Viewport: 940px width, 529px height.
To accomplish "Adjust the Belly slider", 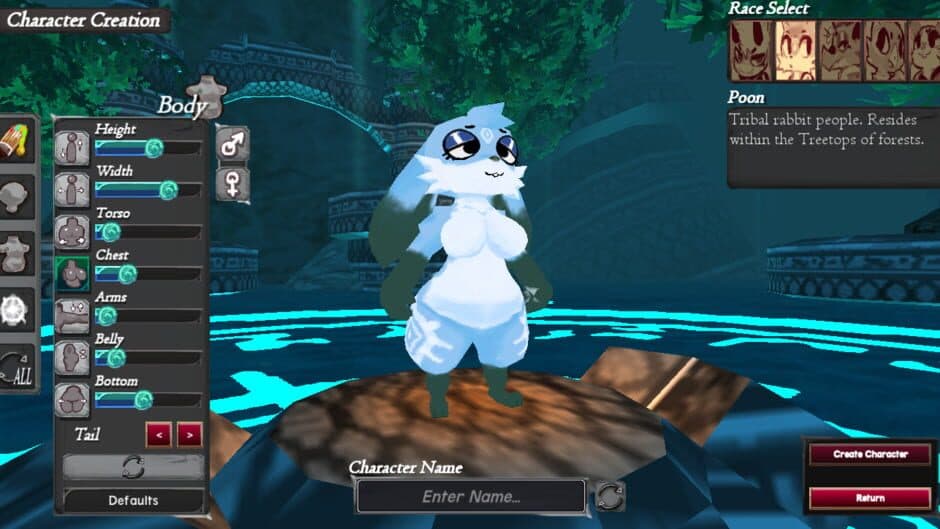I will [x=116, y=358].
